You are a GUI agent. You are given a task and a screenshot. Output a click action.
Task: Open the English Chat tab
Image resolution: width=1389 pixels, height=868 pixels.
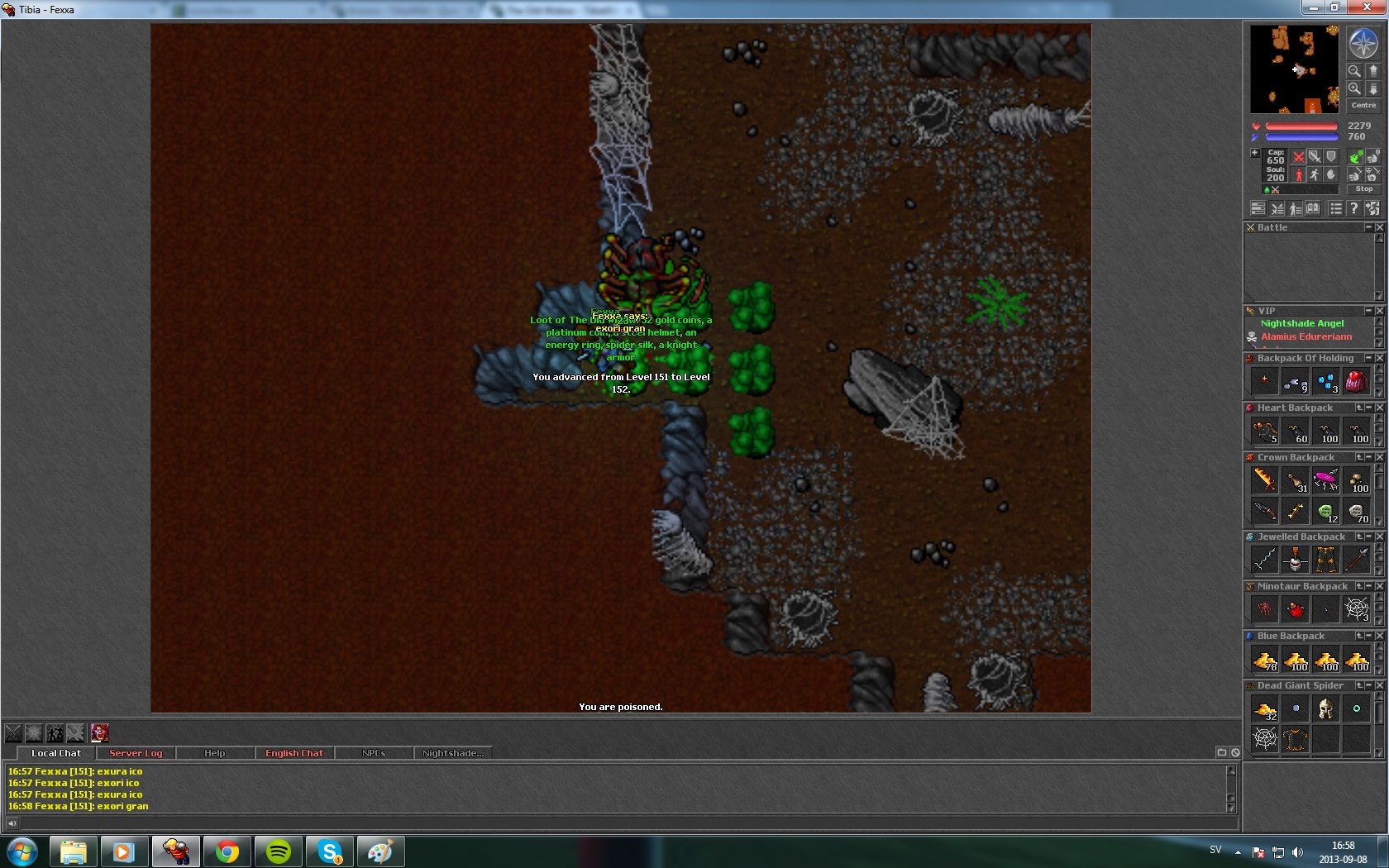click(294, 753)
